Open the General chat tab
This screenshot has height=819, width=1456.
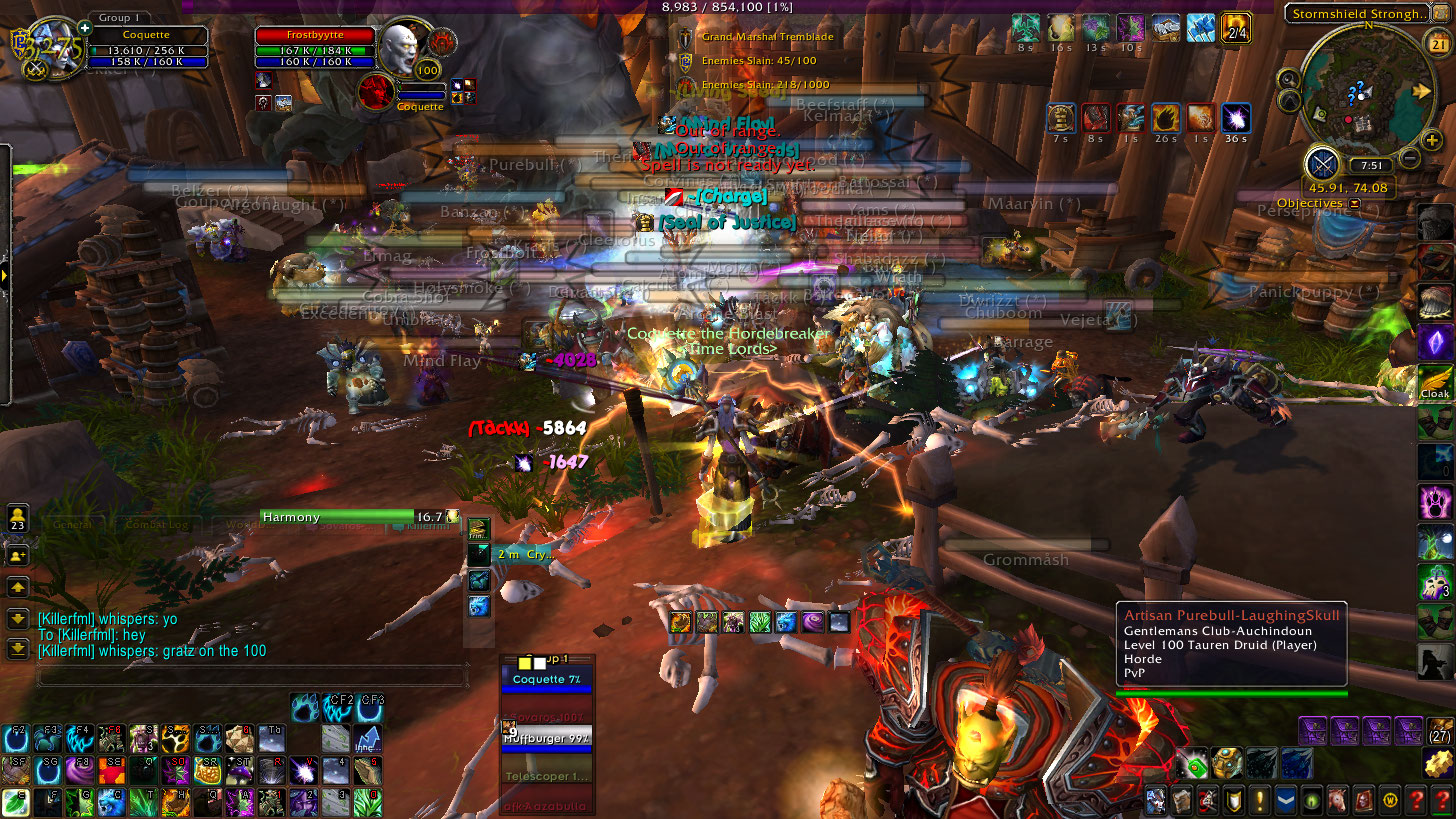pos(72,524)
